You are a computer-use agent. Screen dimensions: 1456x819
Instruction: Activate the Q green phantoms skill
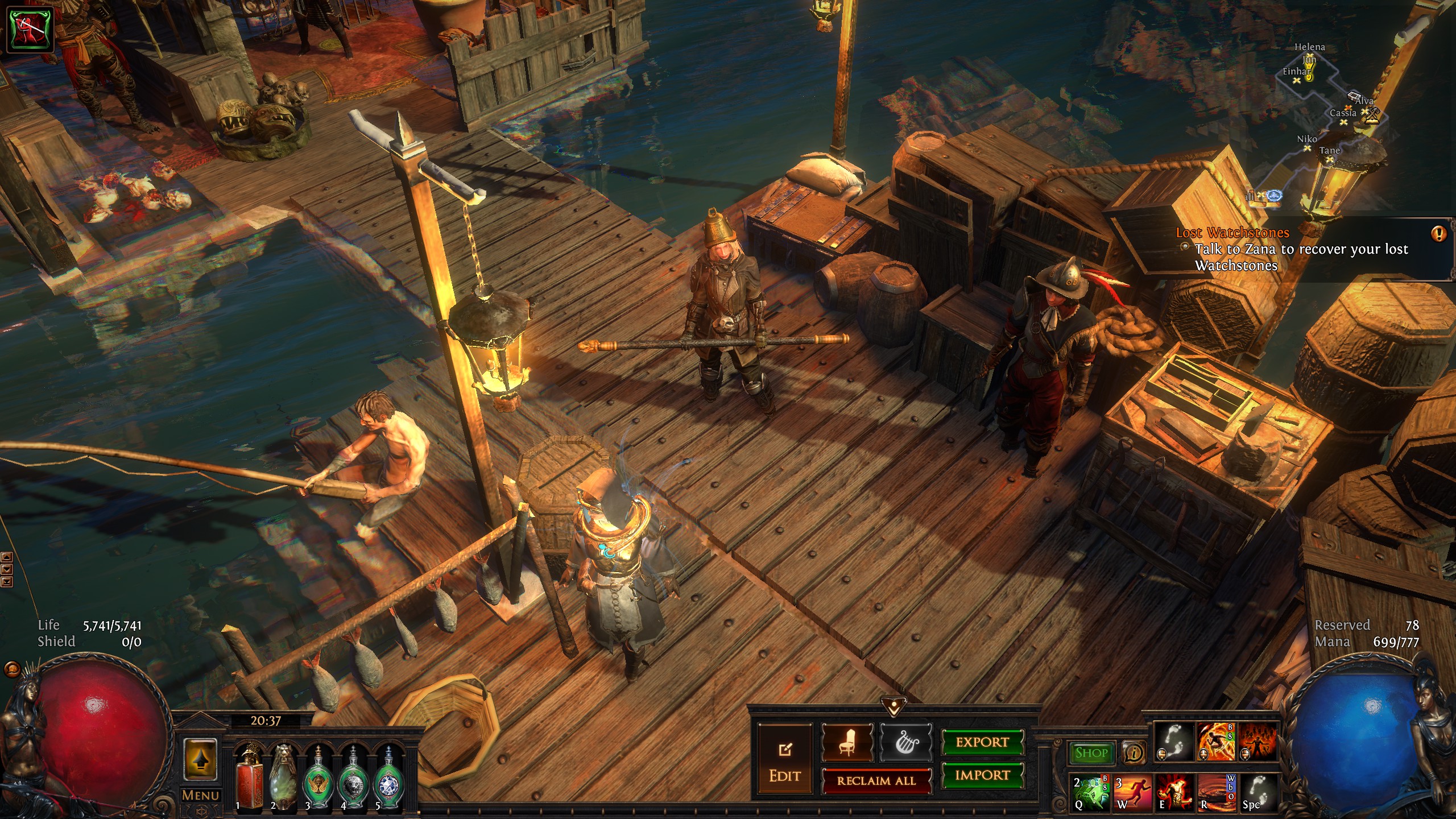click(1090, 792)
